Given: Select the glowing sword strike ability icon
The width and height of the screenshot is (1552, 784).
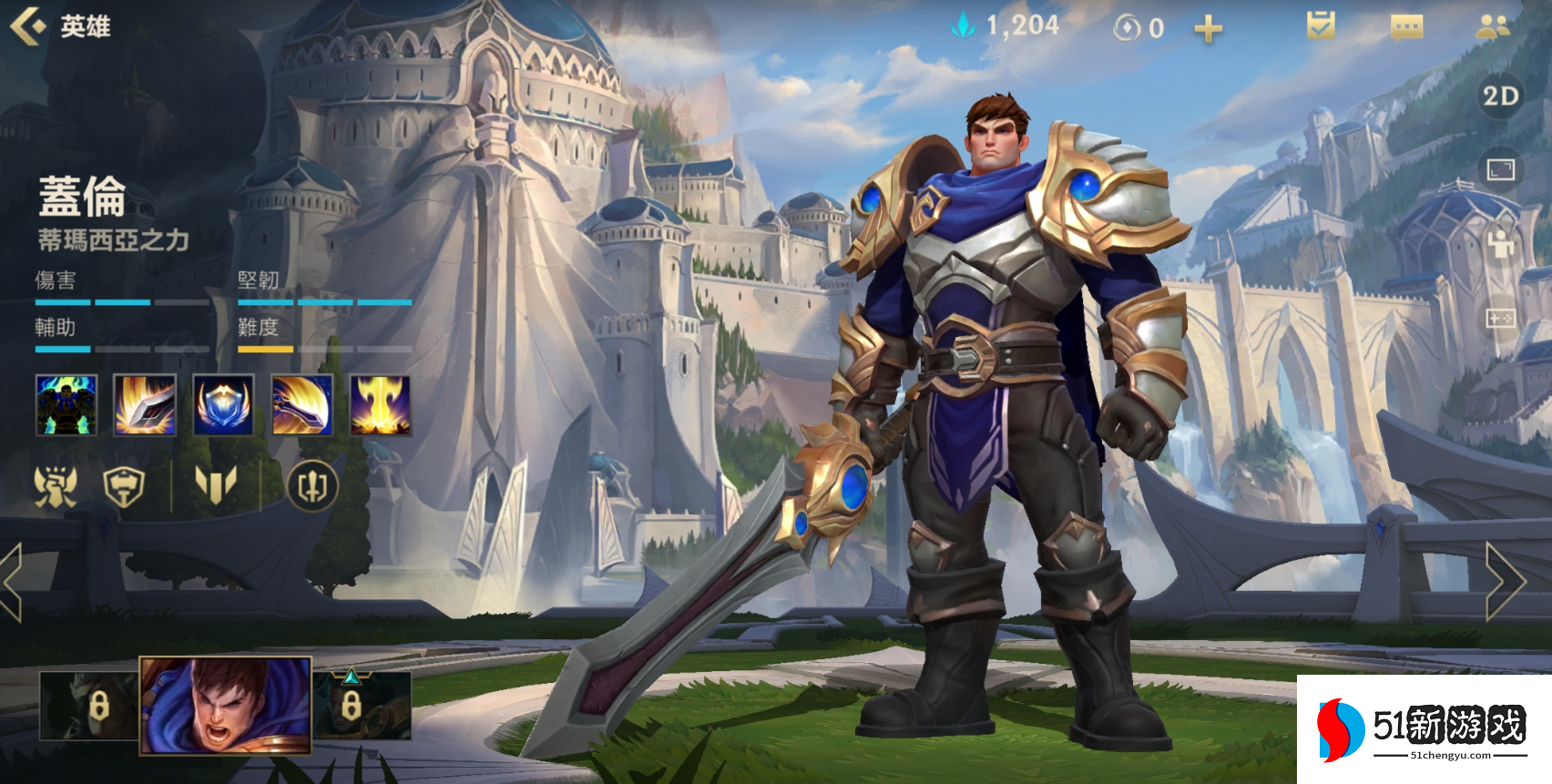Looking at the screenshot, I should coord(145,404).
